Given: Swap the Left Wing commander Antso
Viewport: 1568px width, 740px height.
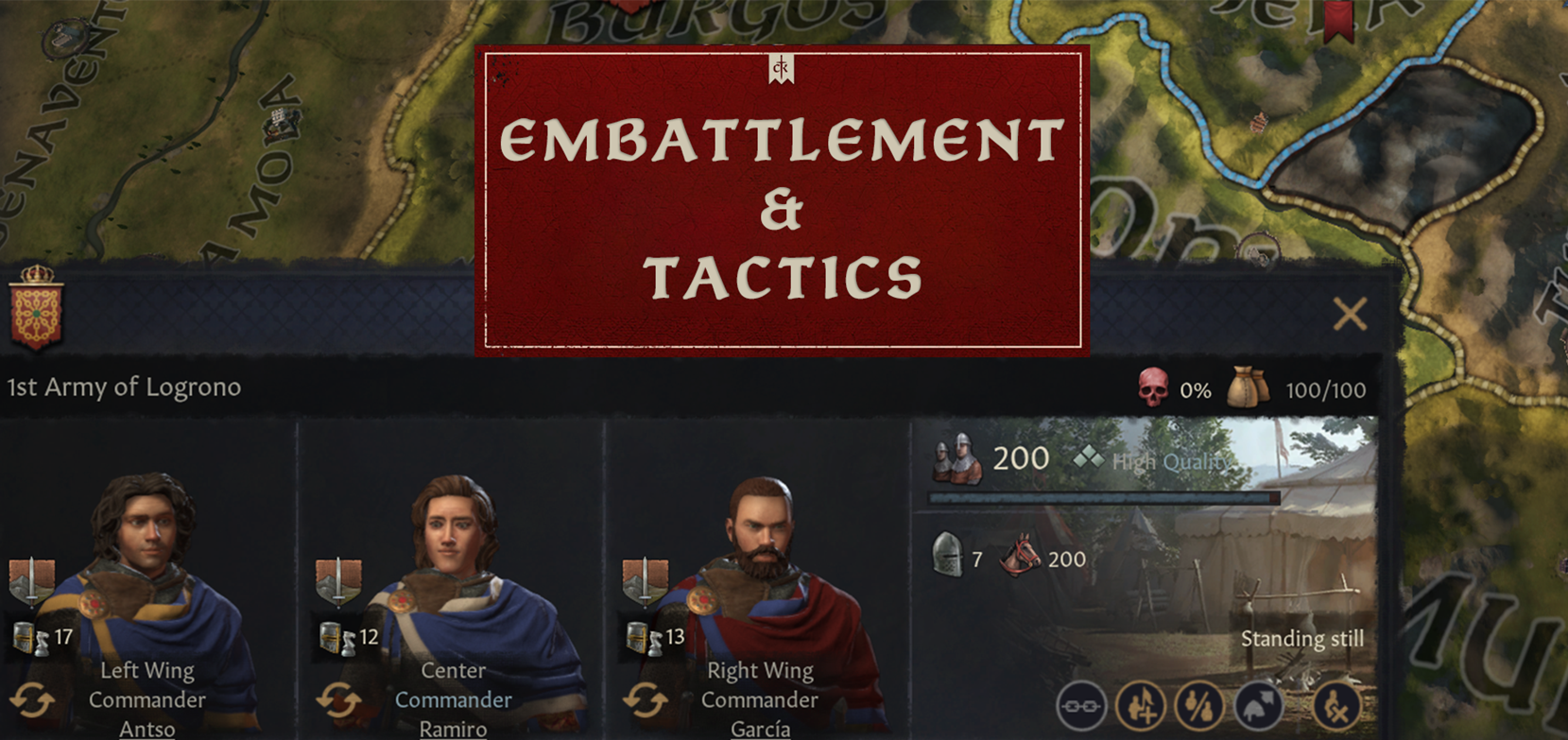Looking at the screenshot, I should pyautogui.click(x=33, y=702).
